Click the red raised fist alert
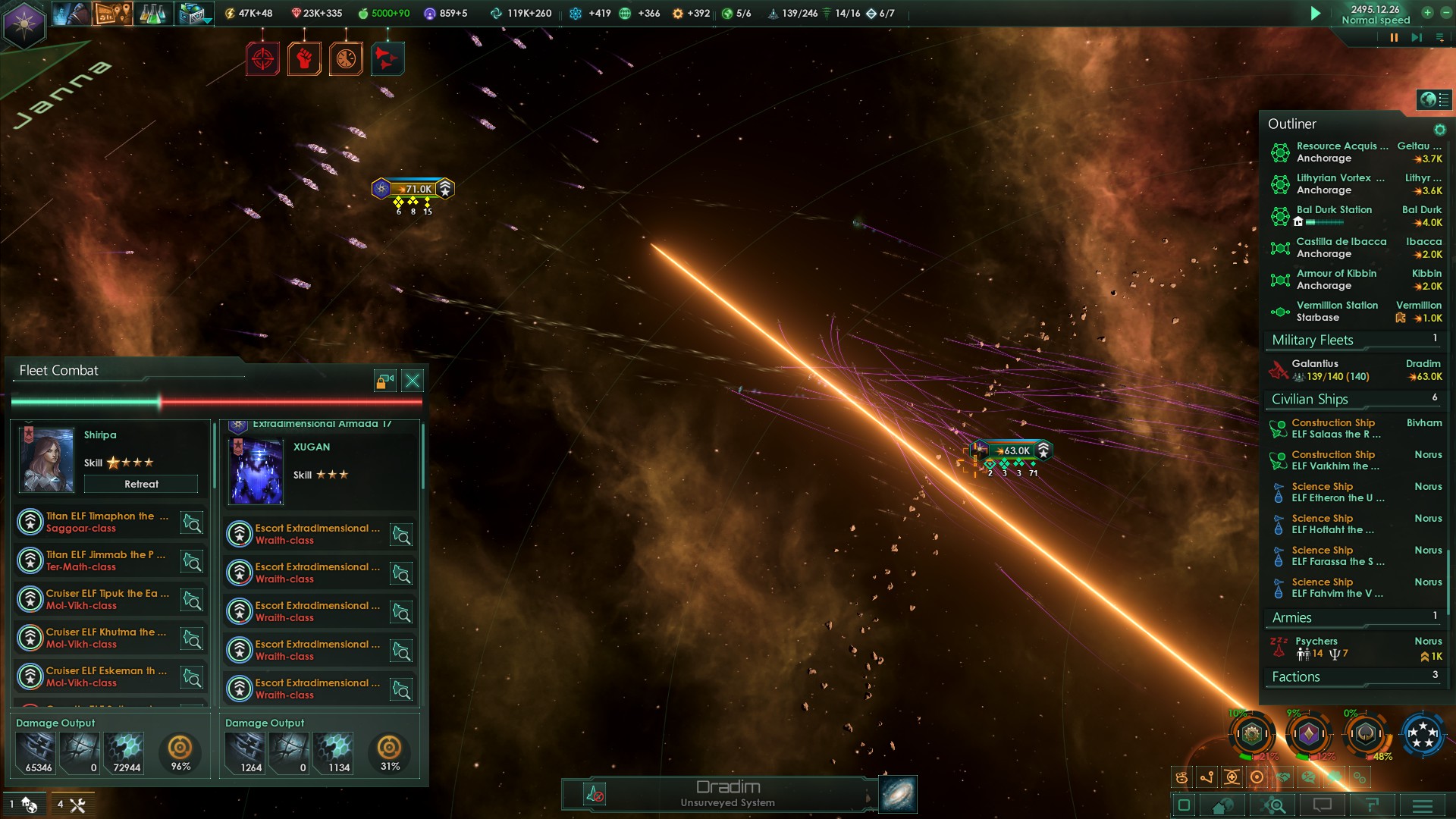This screenshot has height=819, width=1456. [x=304, y=58]
